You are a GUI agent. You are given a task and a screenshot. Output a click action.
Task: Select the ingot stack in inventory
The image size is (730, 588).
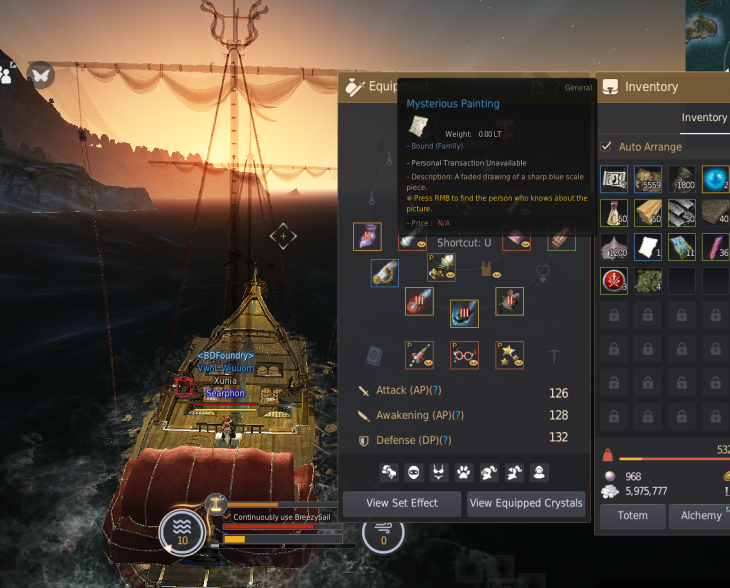coord(681,213)
